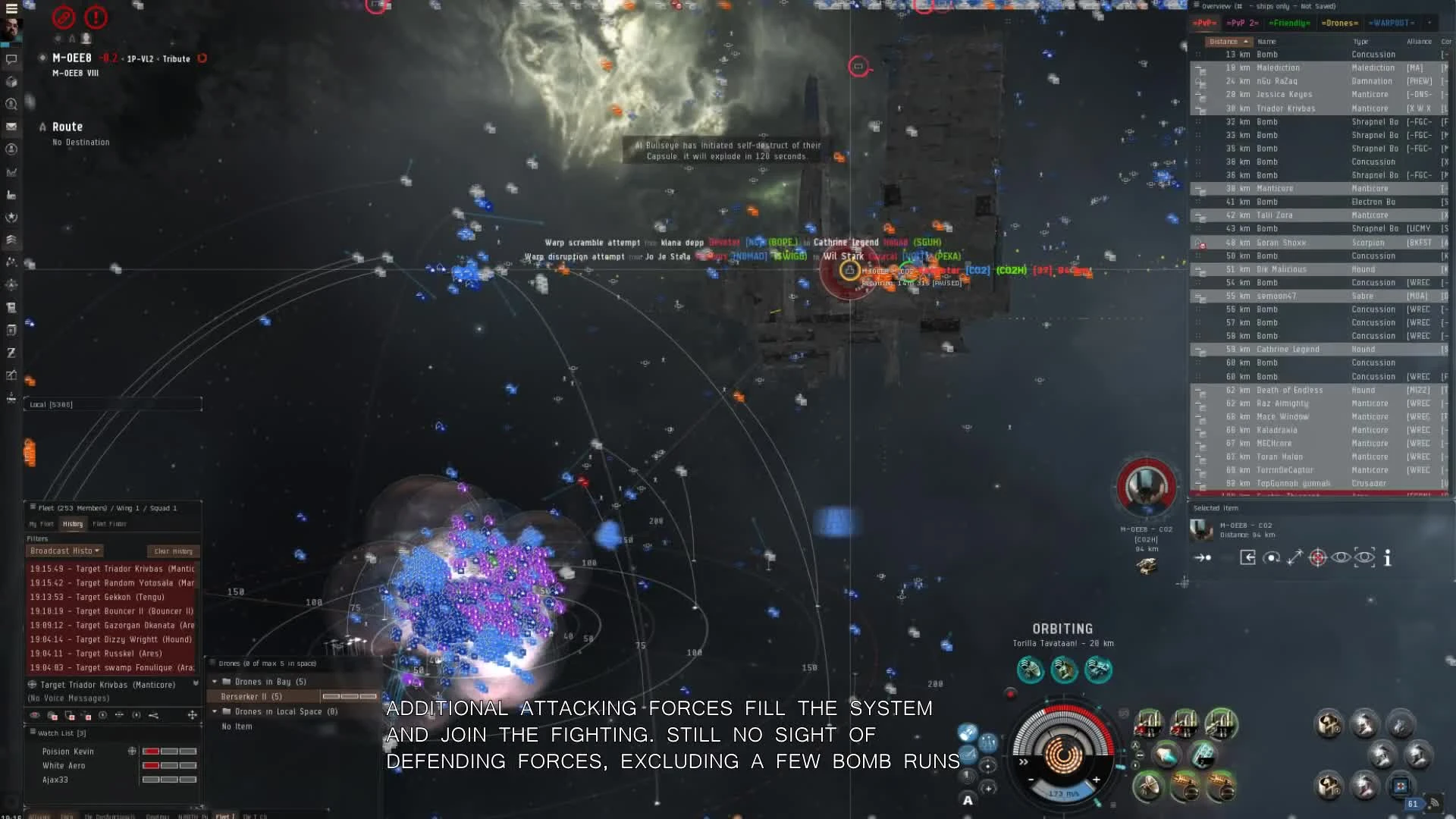The height and width of the screenshot is (819, 1456).
Task: Click the red Lock Target crosshair icon
Action: (1318, 557)
